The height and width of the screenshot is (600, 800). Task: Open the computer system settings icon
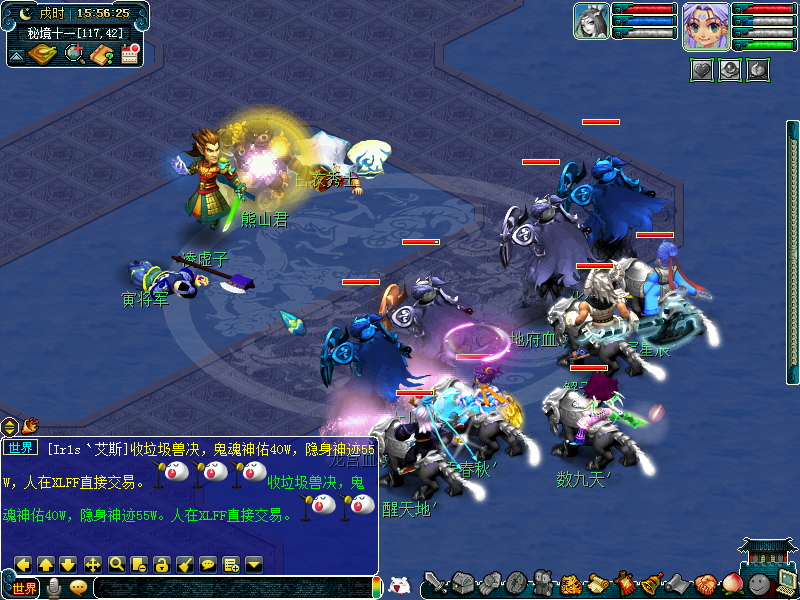click(785, 582)
